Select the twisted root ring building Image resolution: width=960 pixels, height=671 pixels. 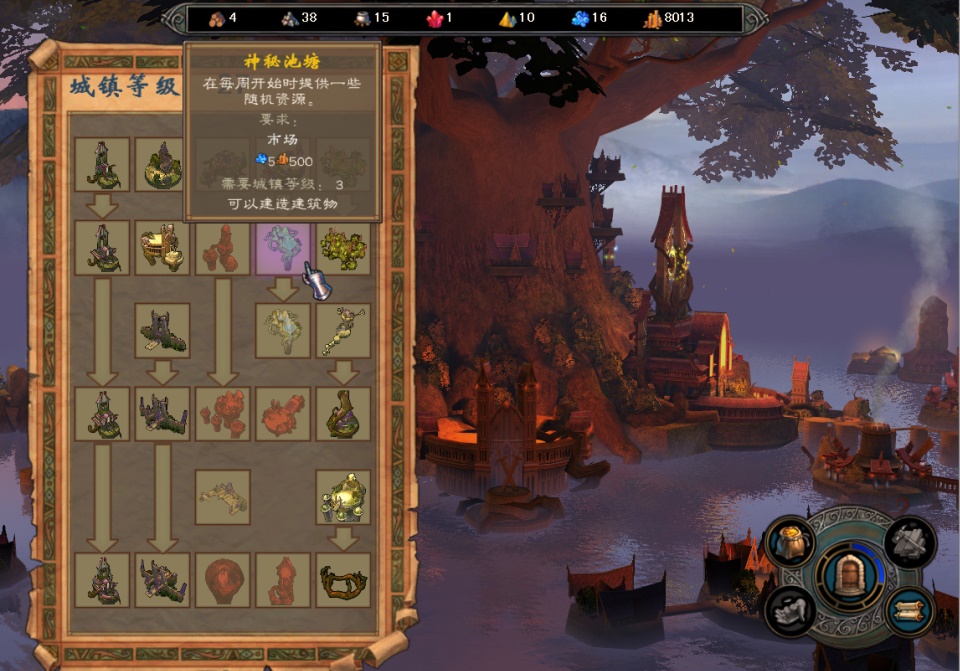pyautogui.click(x=343, y=580)
